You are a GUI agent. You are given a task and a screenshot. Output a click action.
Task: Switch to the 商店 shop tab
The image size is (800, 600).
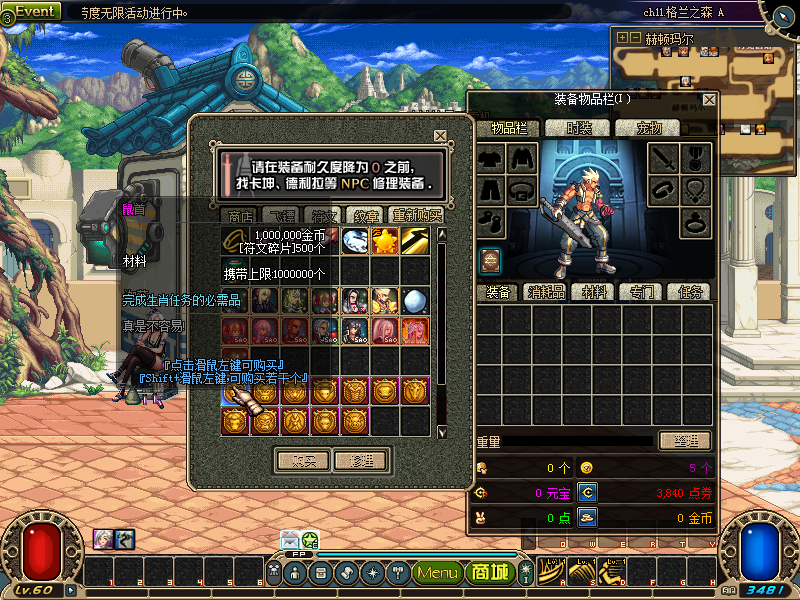(241, 215)
